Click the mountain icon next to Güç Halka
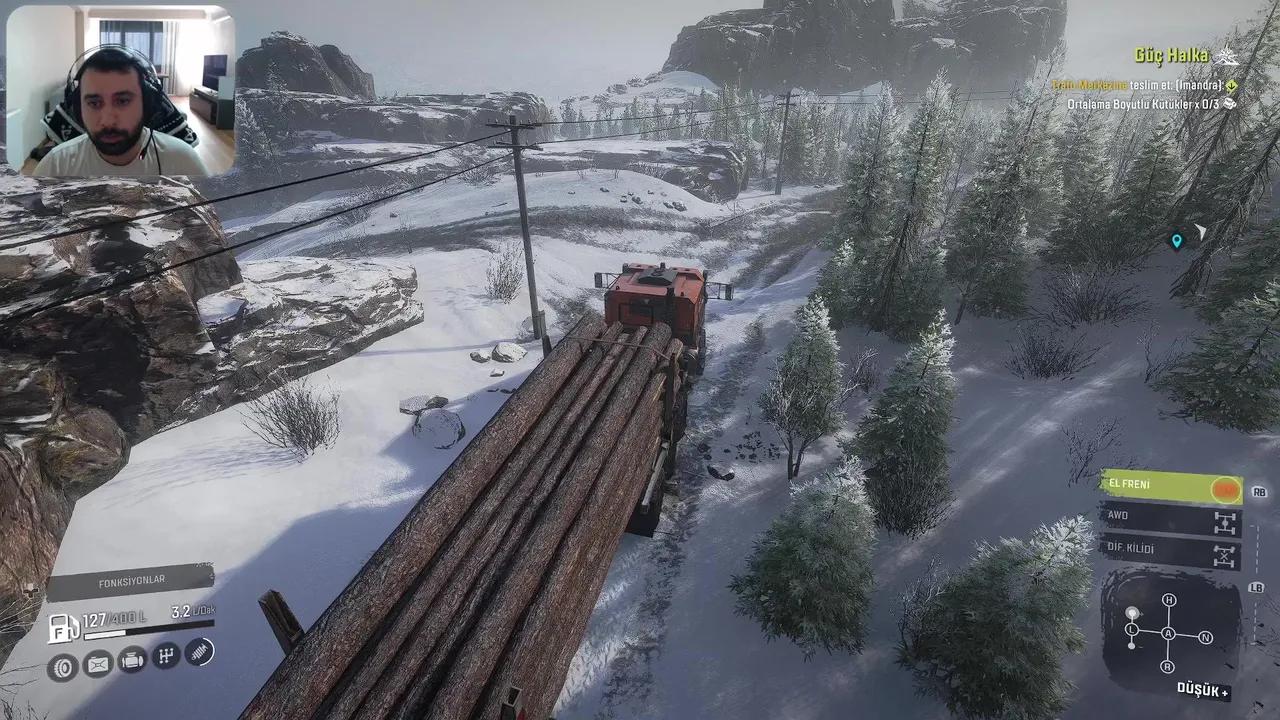 click(1227, 56)
